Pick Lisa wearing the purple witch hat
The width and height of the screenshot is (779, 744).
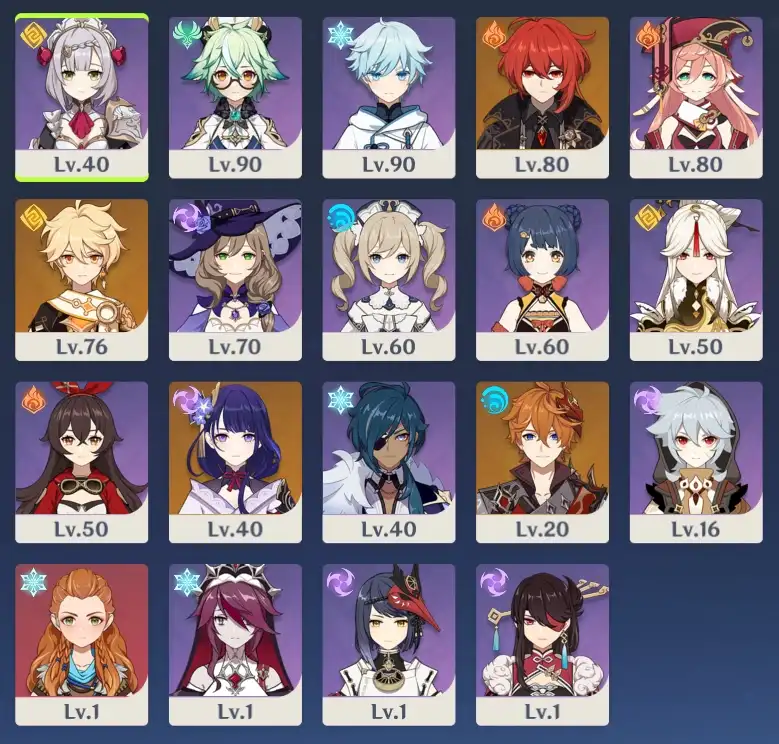click(x=235, y=279)
